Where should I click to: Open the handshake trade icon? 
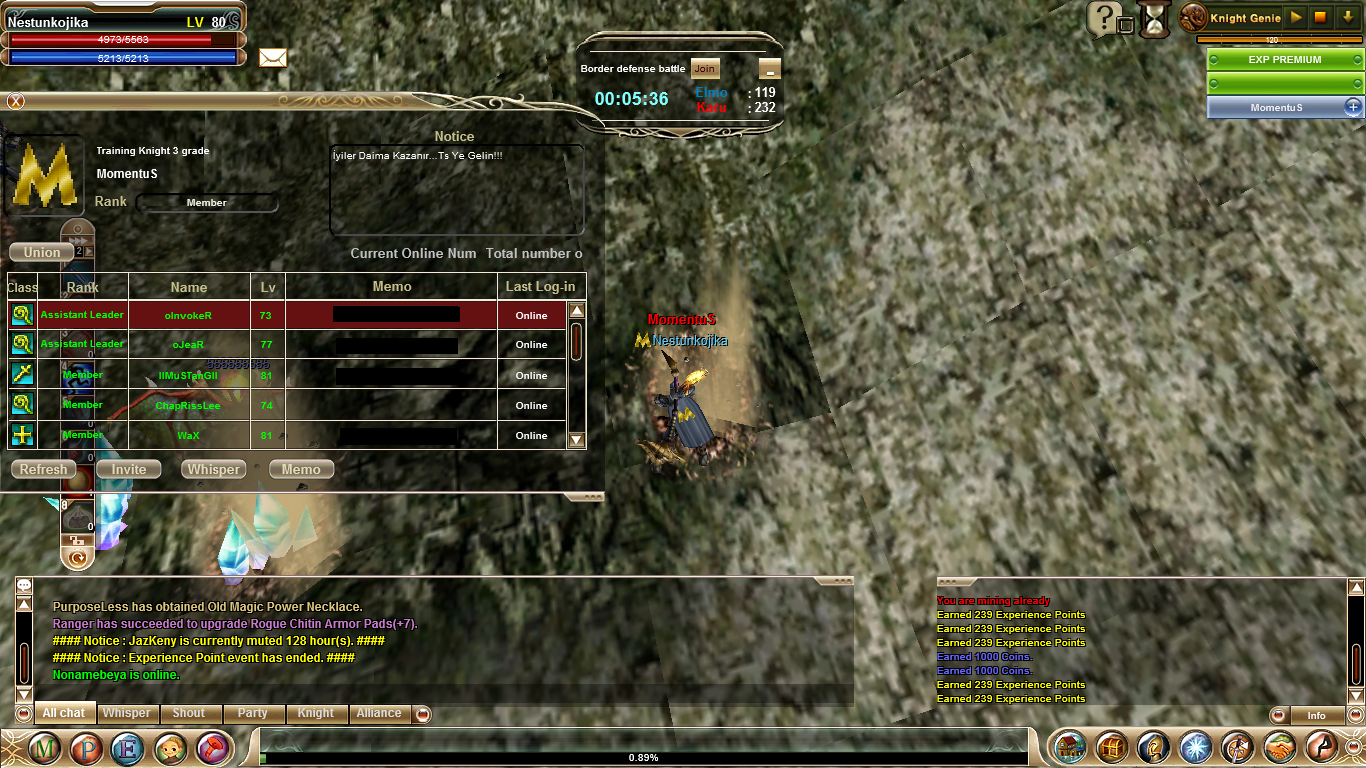(1279, 747)
